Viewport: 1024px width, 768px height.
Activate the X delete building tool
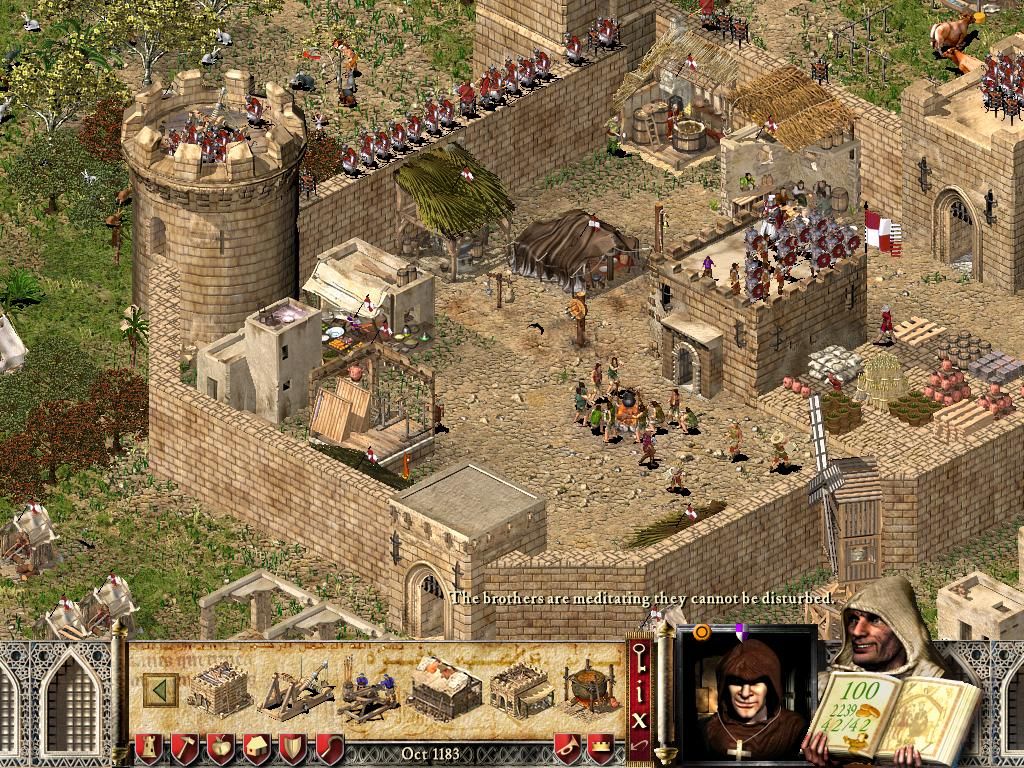pos(638,716)
